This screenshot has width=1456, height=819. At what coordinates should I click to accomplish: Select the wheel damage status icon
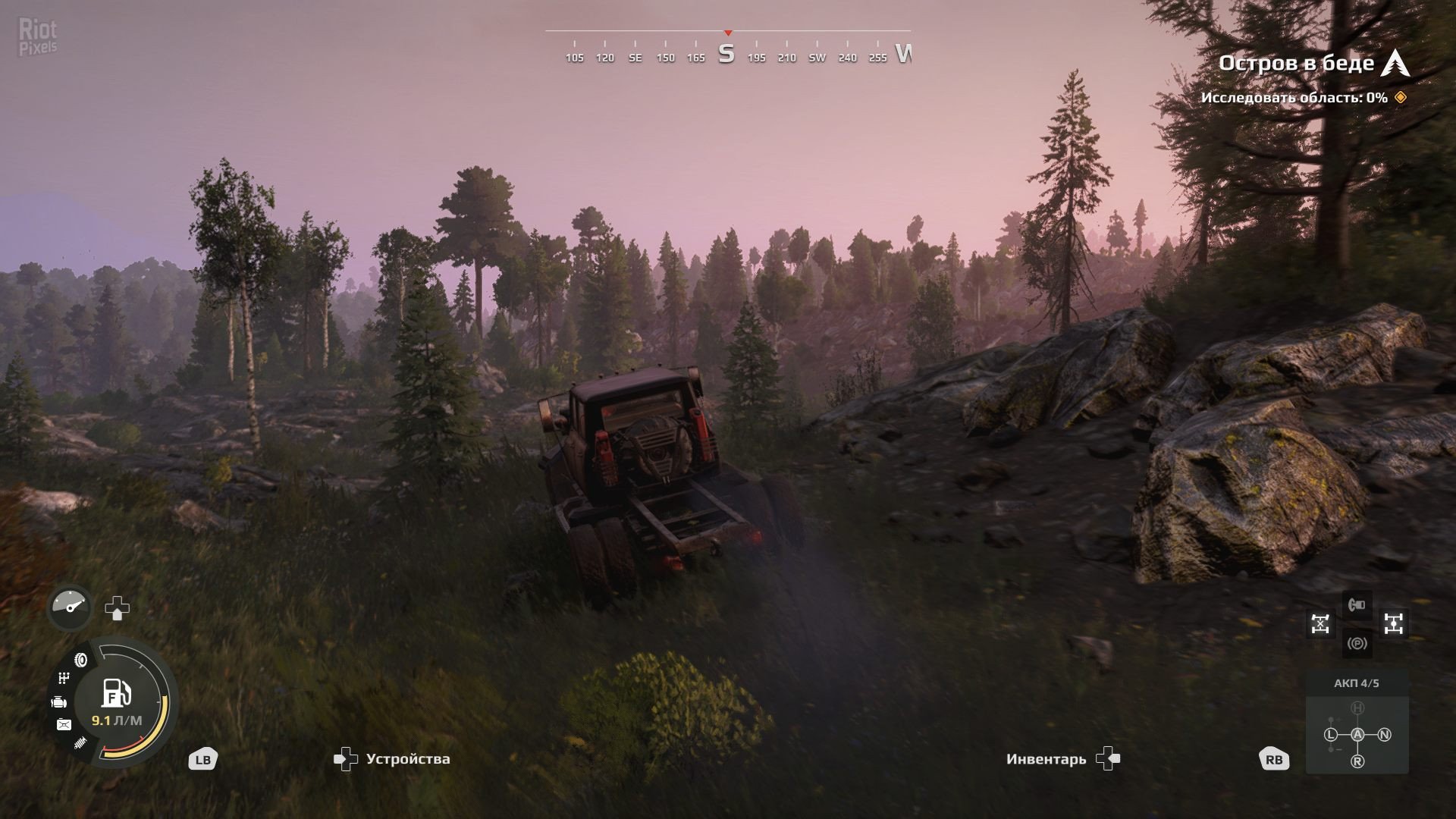81,660
